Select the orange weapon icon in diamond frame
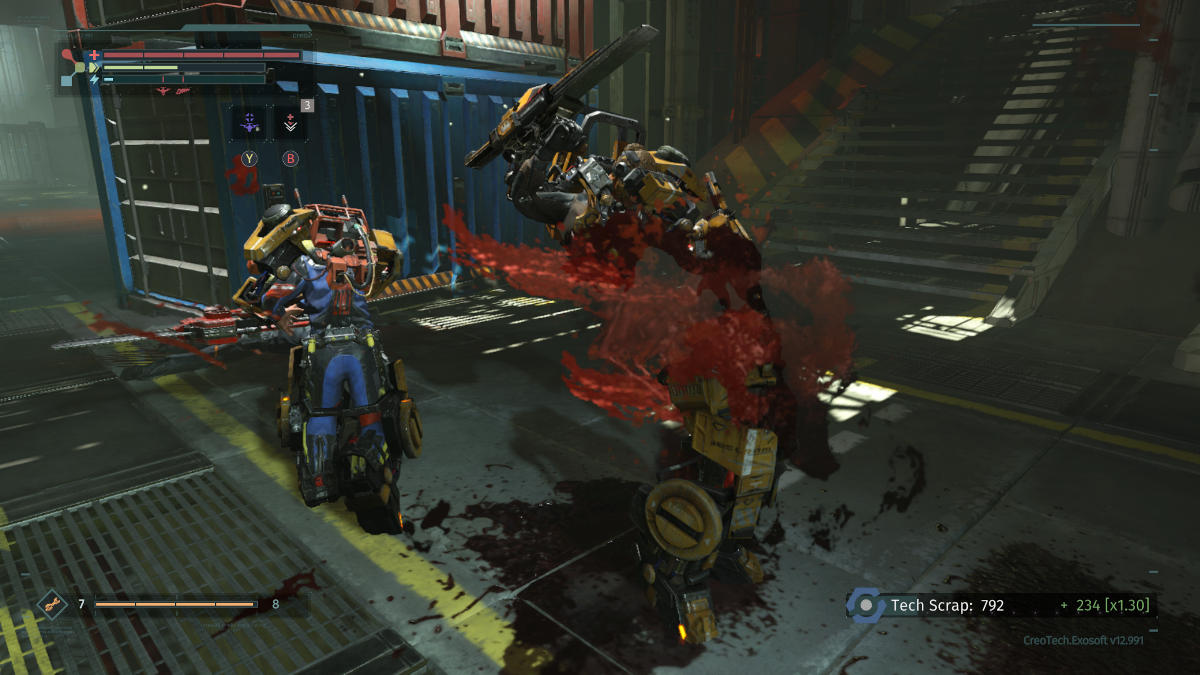Screen dimensions: 1200x675 (52, 604)
